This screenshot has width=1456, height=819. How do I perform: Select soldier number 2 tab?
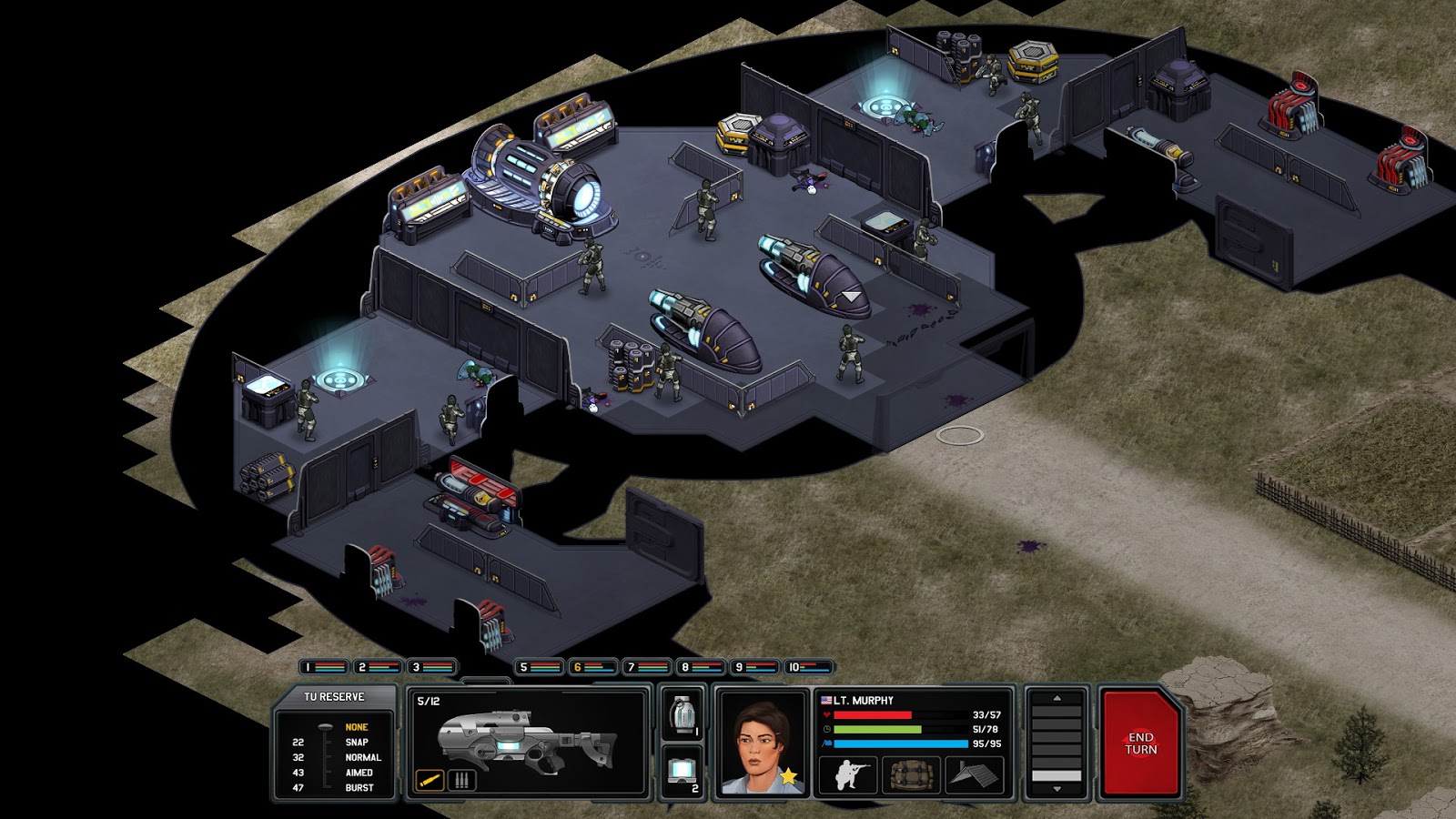[379, 667]
